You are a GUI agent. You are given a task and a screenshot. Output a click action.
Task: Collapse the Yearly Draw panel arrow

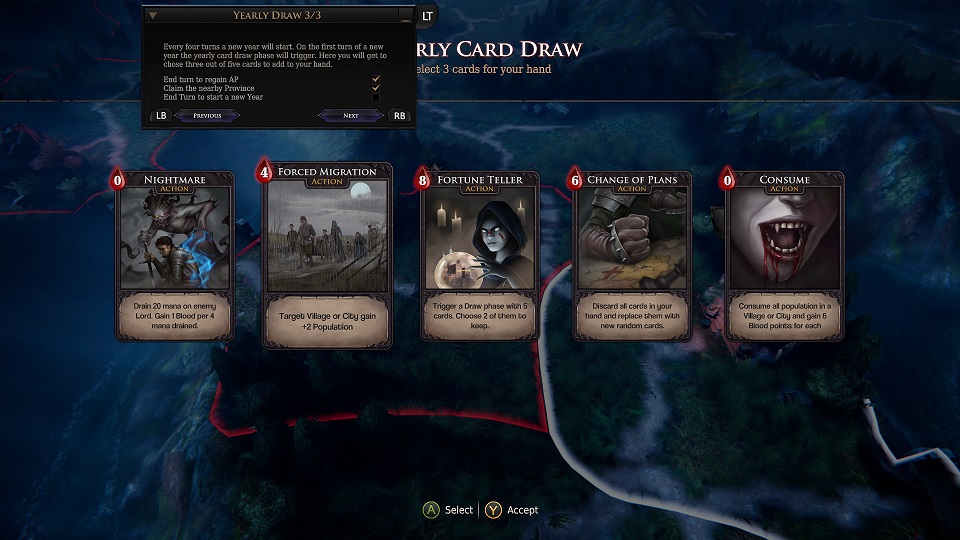pos(153,16)
